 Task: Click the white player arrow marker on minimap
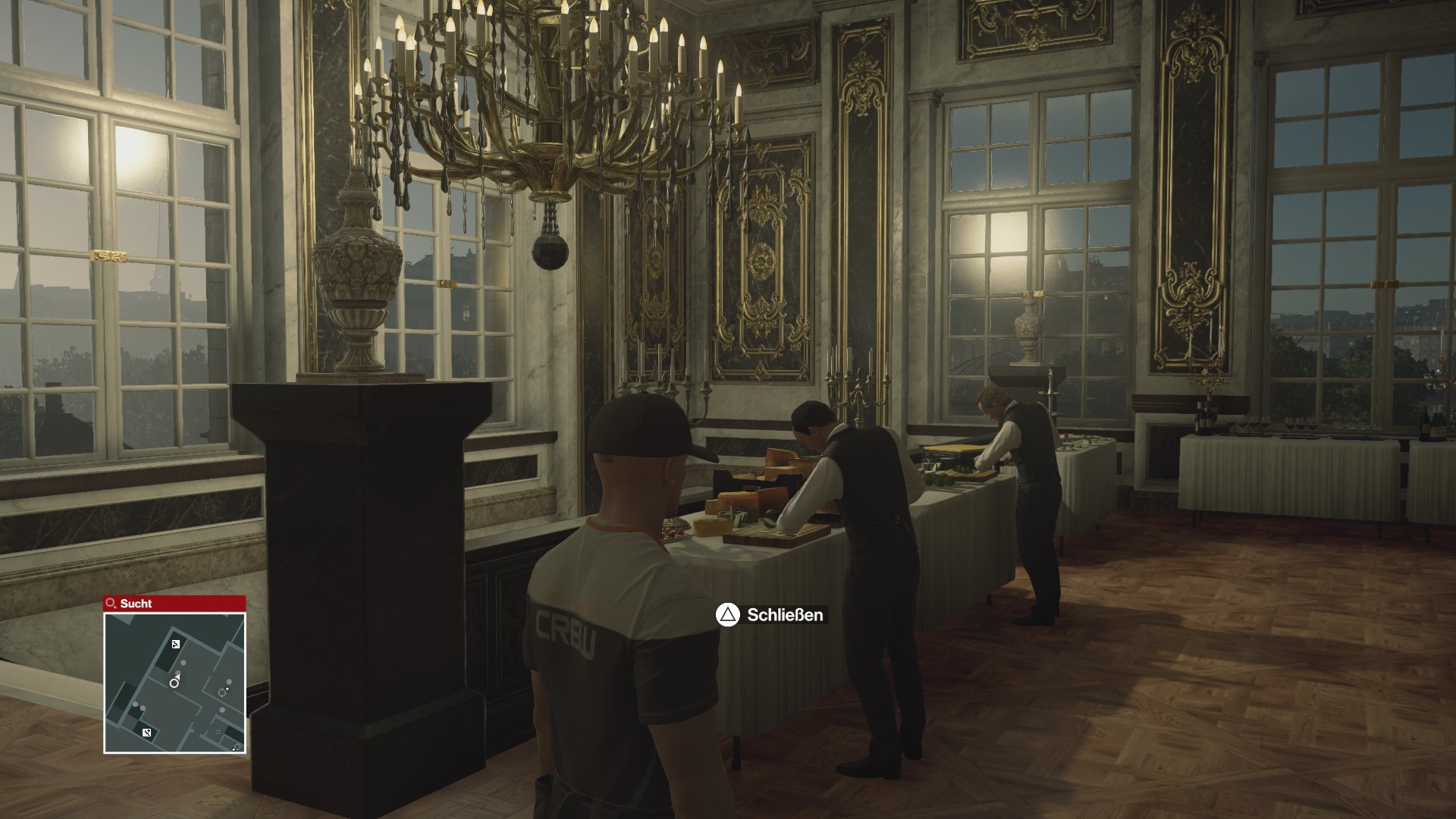click(177, 675)
